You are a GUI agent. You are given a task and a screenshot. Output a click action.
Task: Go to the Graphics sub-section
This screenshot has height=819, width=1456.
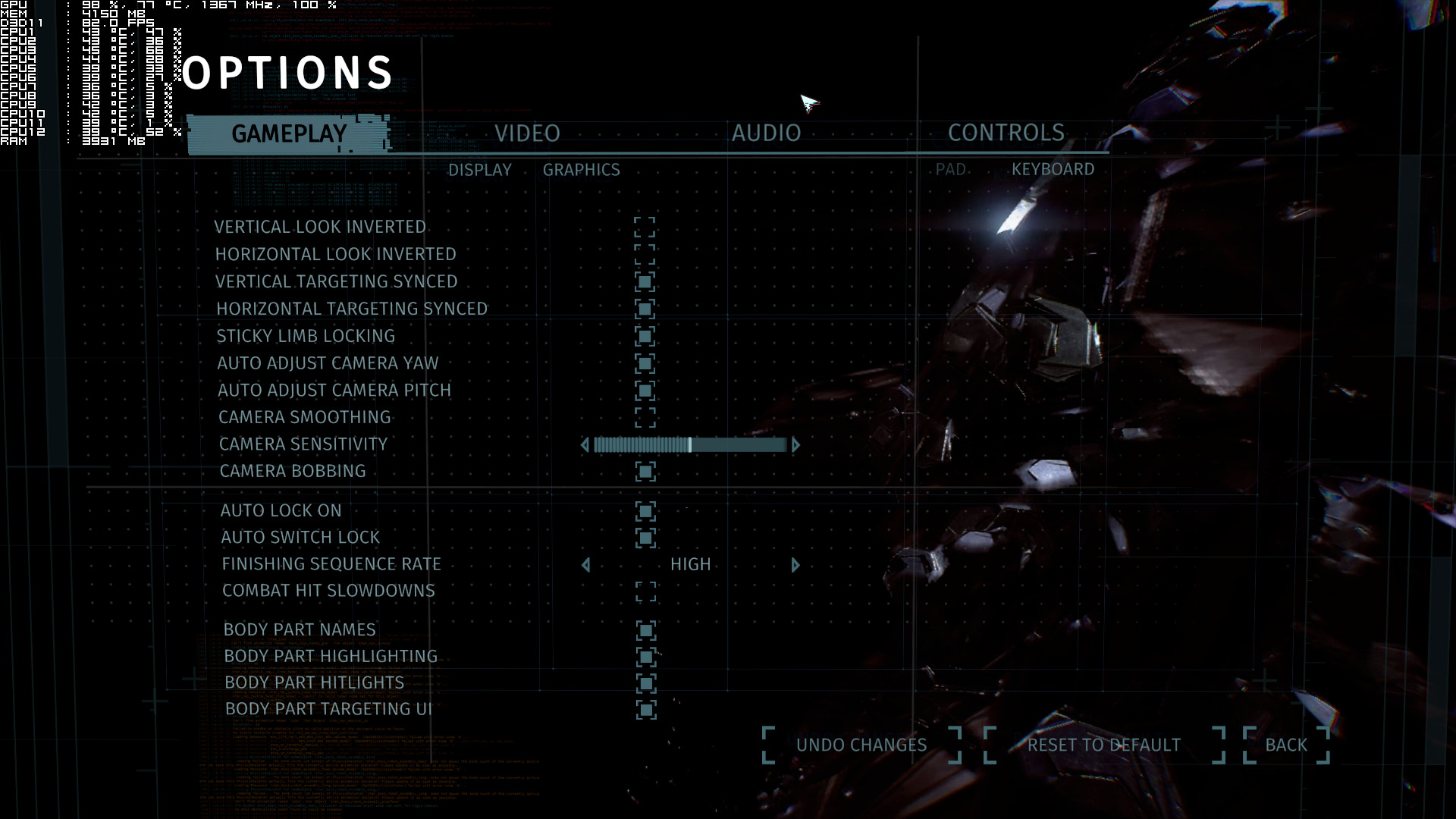click(x=581, y=170)
